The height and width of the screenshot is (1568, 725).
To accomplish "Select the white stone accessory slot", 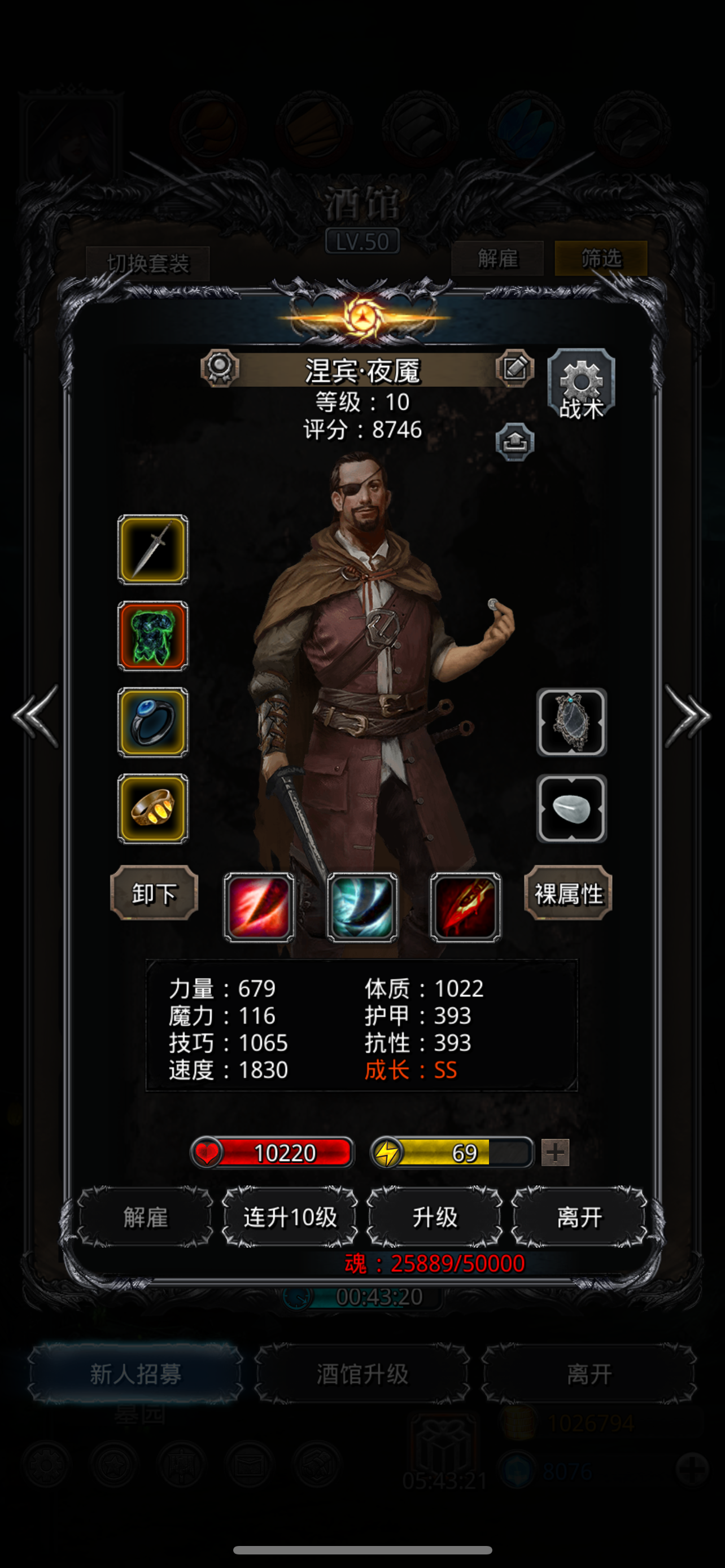I will (x=571, y=809).
